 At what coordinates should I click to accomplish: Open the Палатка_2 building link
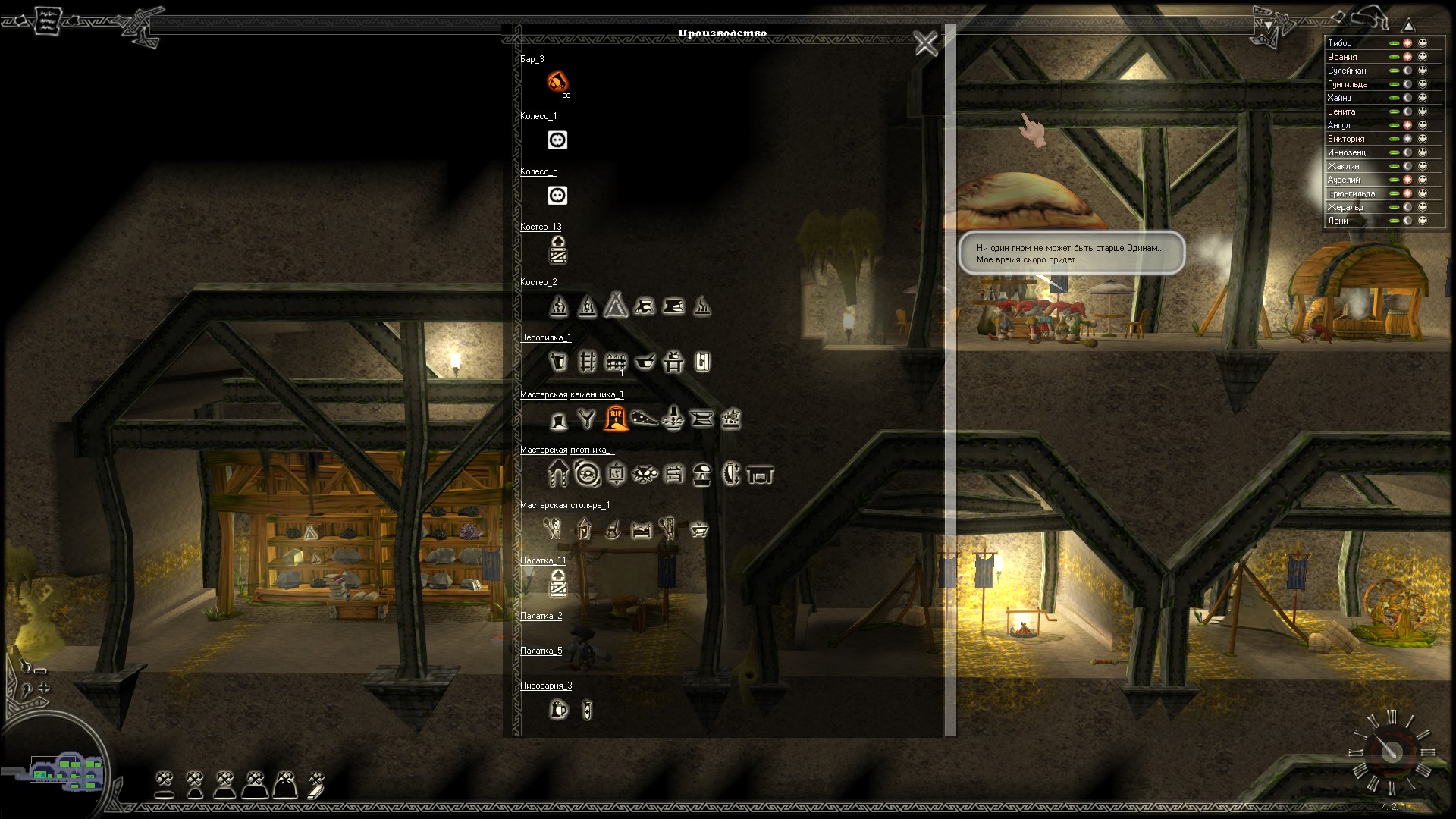pyautogui.click(x=541, y=616)
